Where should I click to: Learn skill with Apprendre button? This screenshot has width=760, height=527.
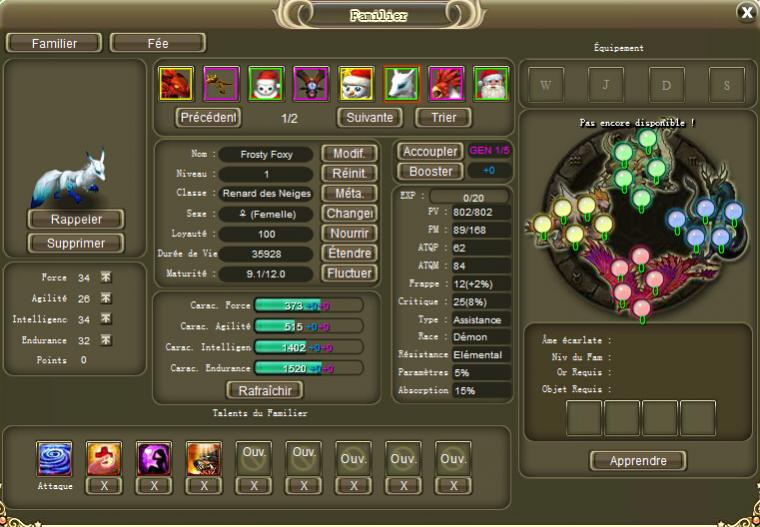pos(638,461)
